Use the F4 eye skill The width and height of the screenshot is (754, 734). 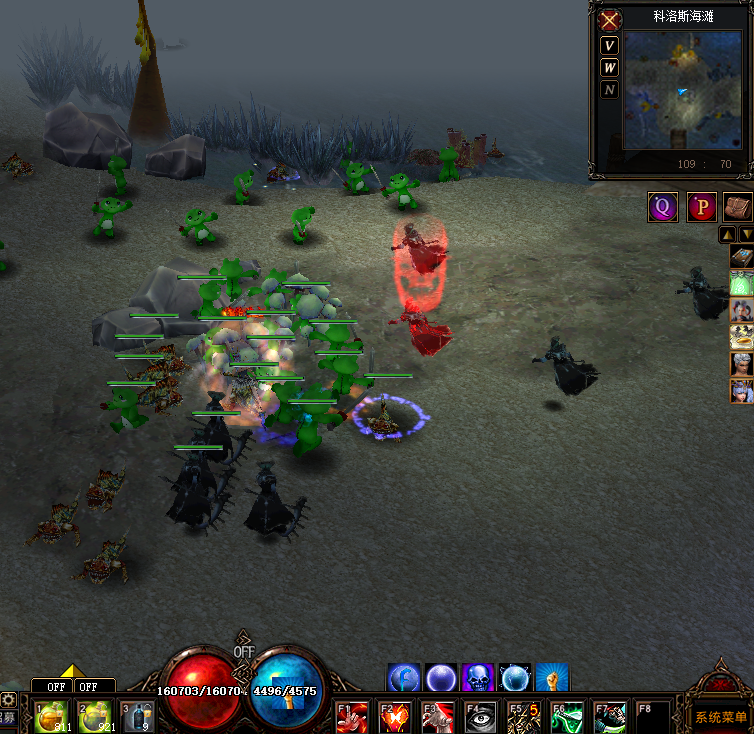[481, 717]
